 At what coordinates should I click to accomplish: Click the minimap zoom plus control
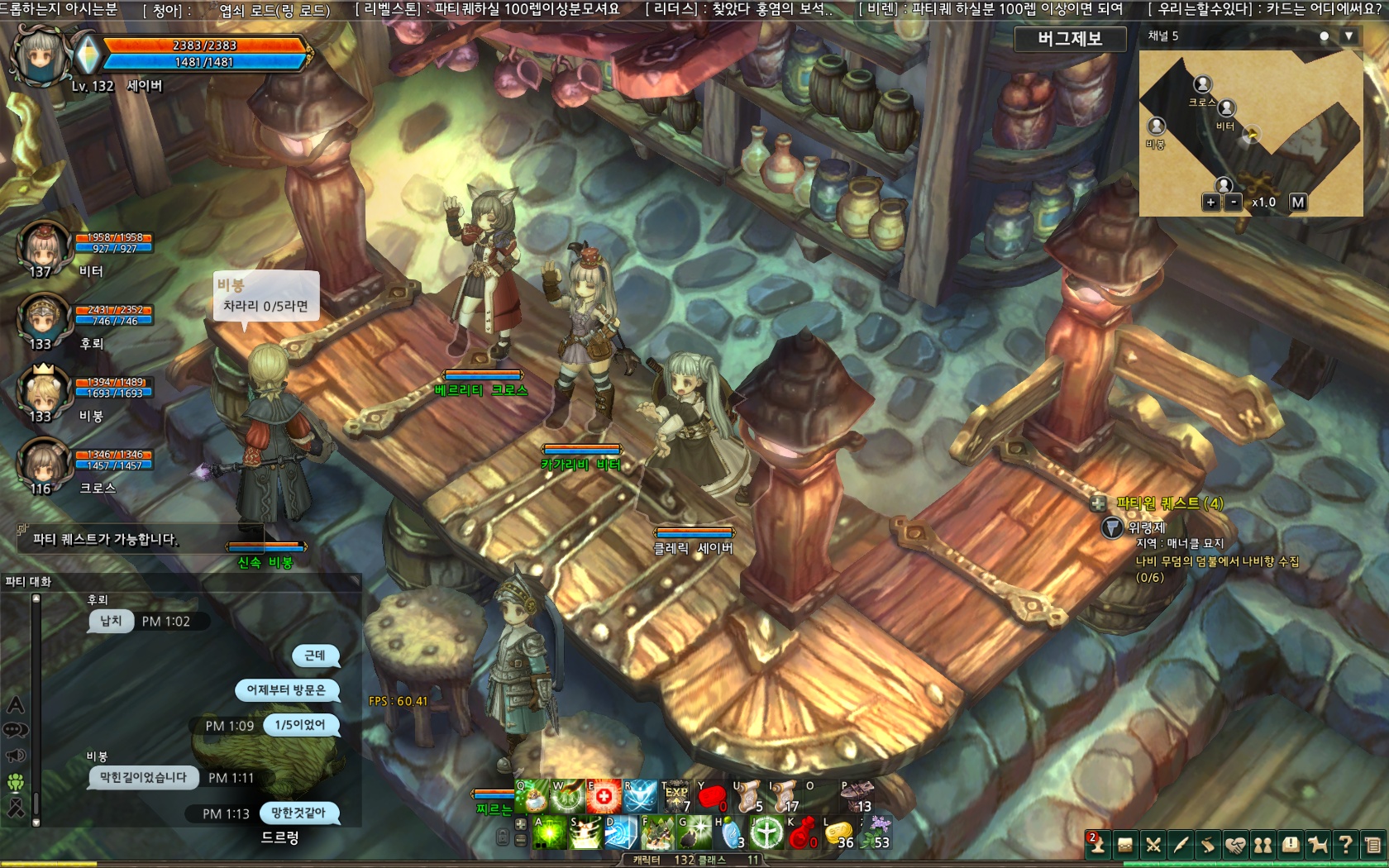pyautogui.click(x=1210, y=201)
